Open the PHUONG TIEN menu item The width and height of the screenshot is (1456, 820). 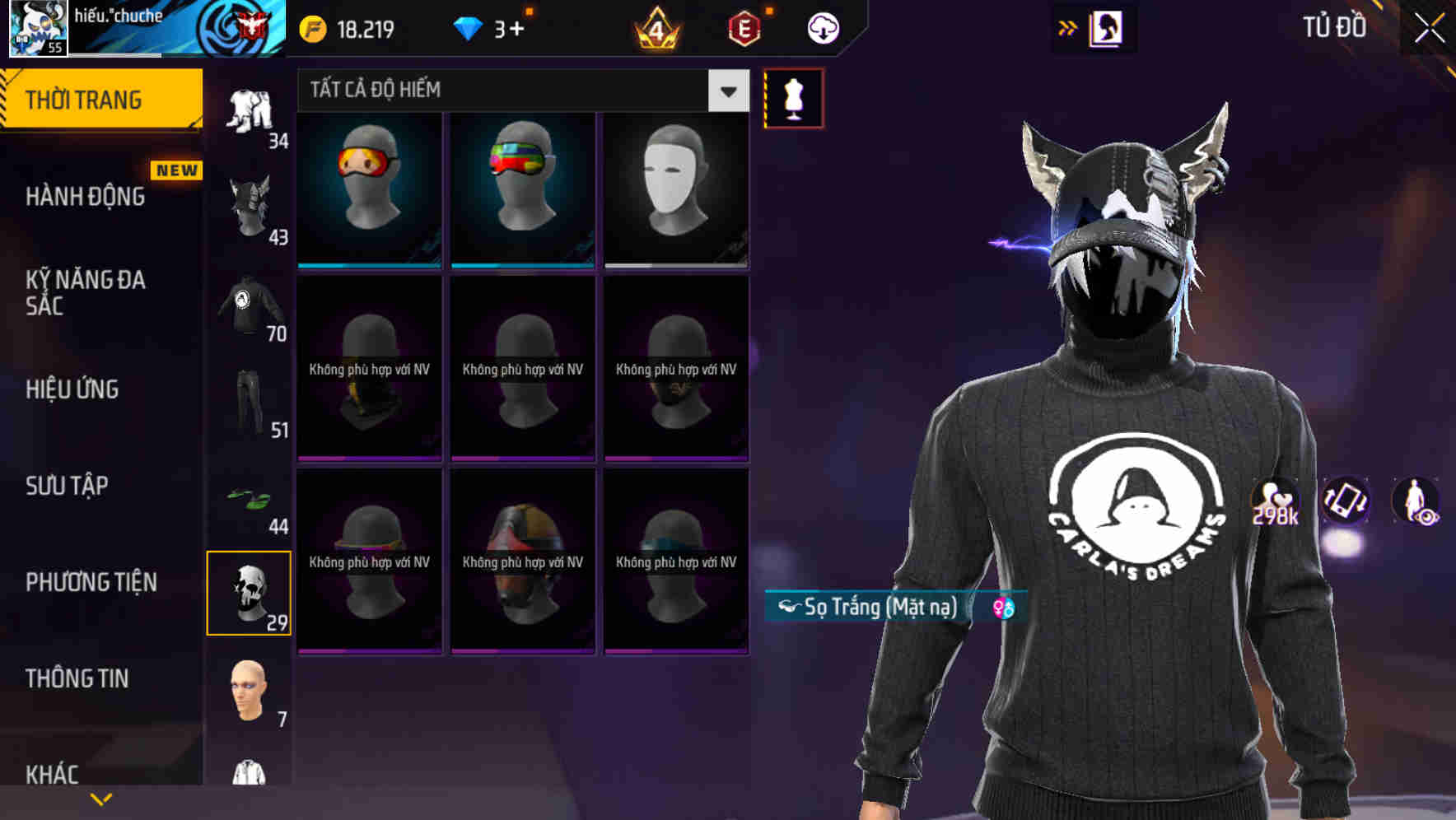pos(91,582)
